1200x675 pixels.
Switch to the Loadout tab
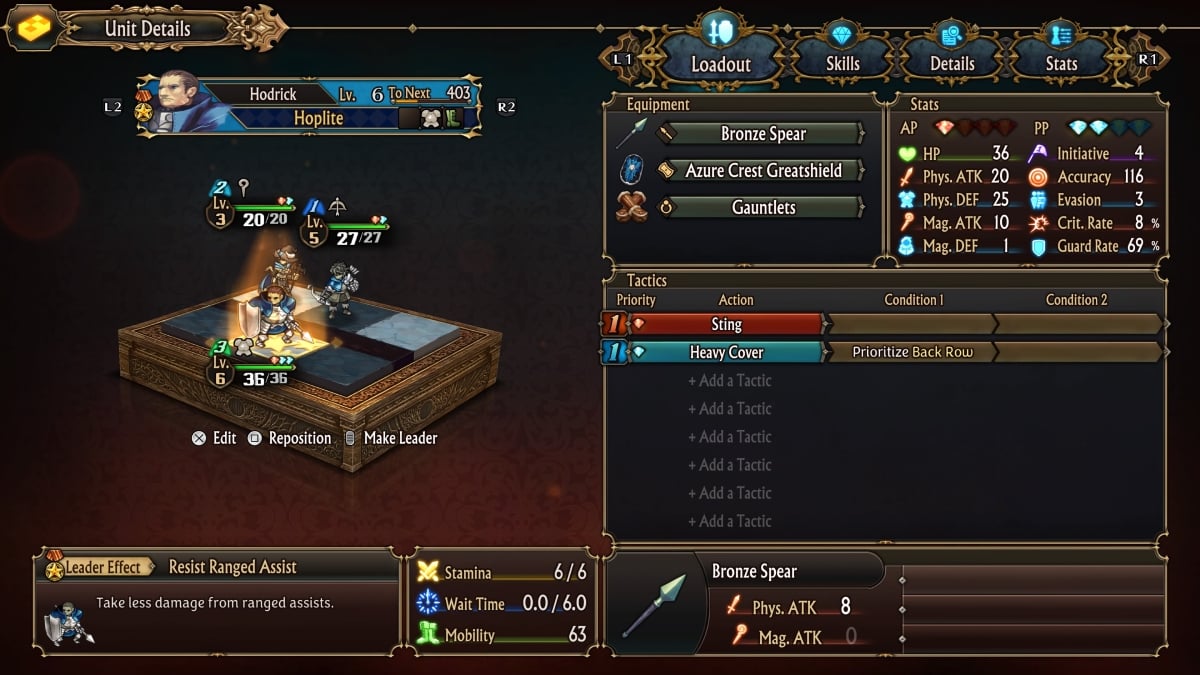point(720,63)
